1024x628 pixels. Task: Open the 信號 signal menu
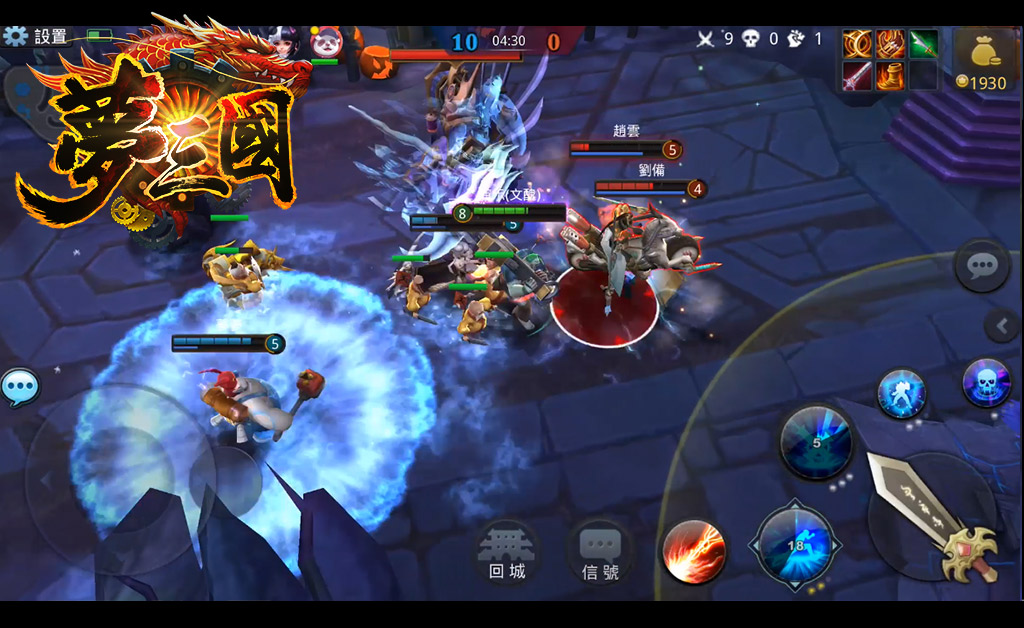(x=600, y=552)
